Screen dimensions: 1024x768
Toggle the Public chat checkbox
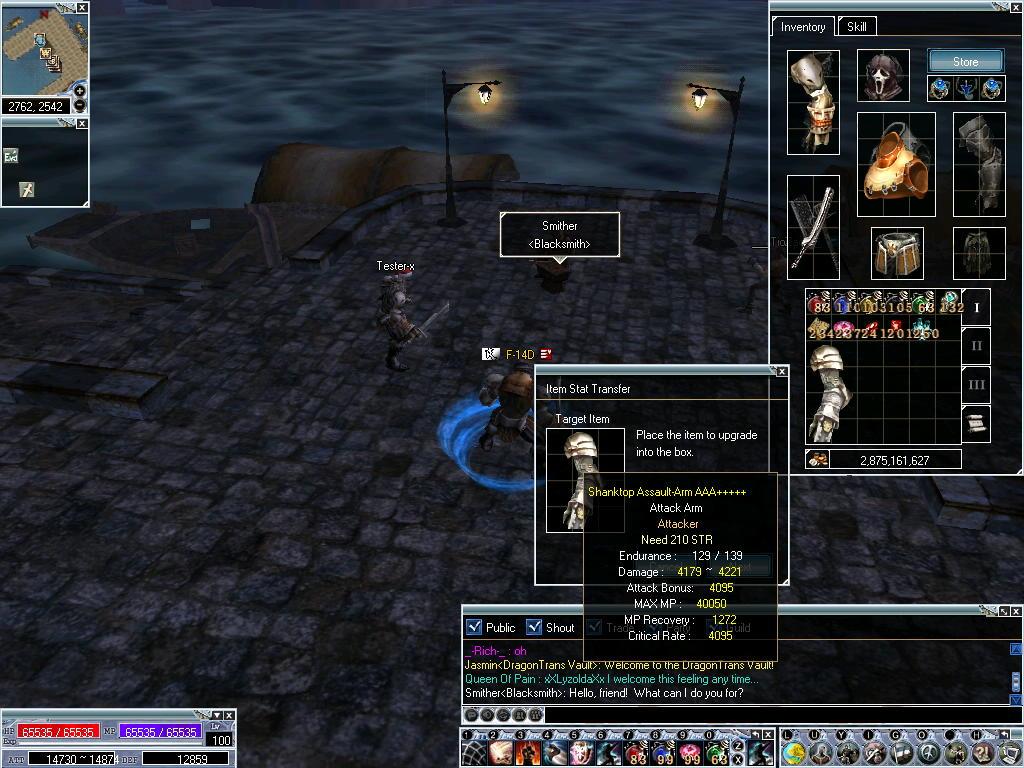coord(475,627)
